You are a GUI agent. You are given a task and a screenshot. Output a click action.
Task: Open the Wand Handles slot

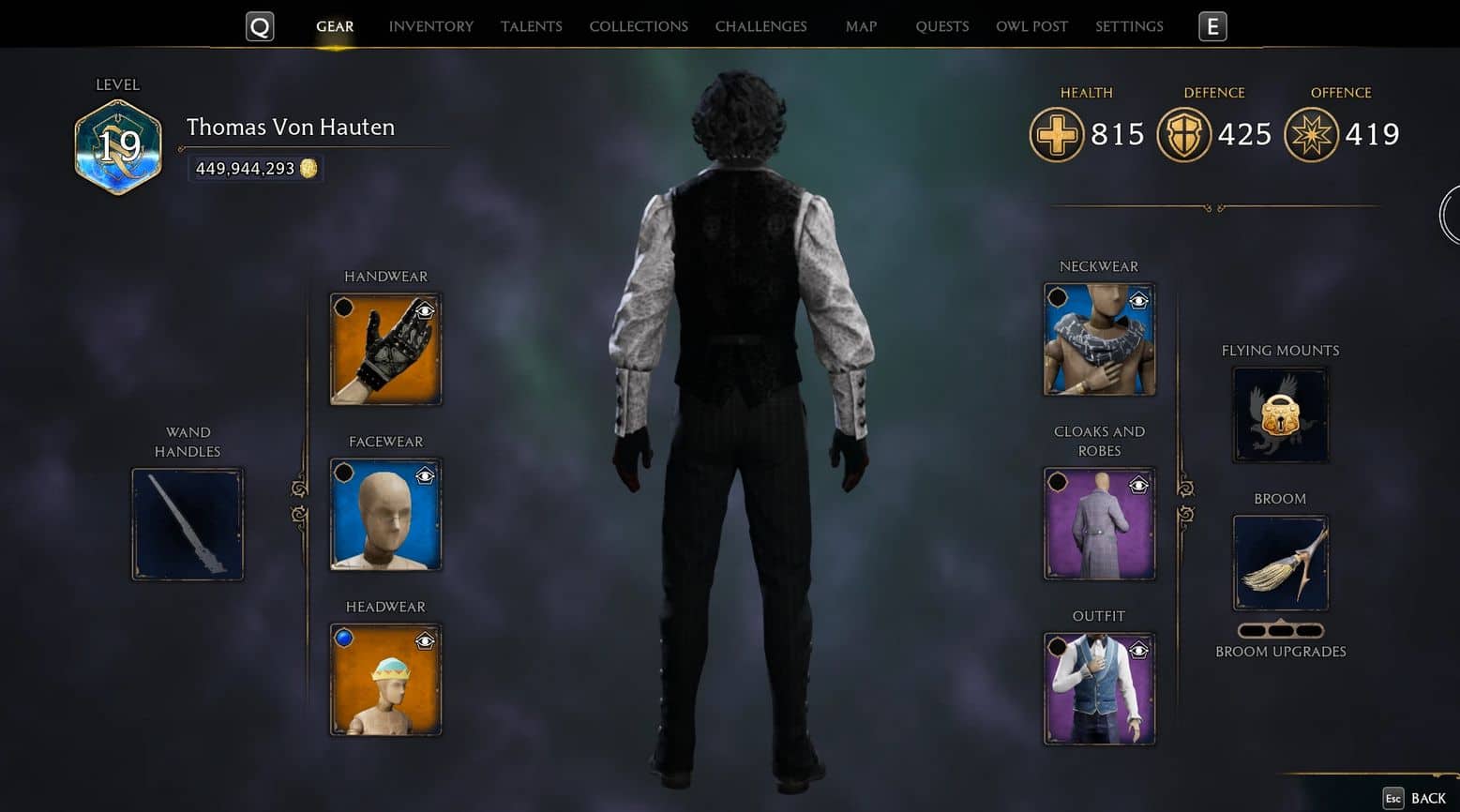click(x=188, y=525)
